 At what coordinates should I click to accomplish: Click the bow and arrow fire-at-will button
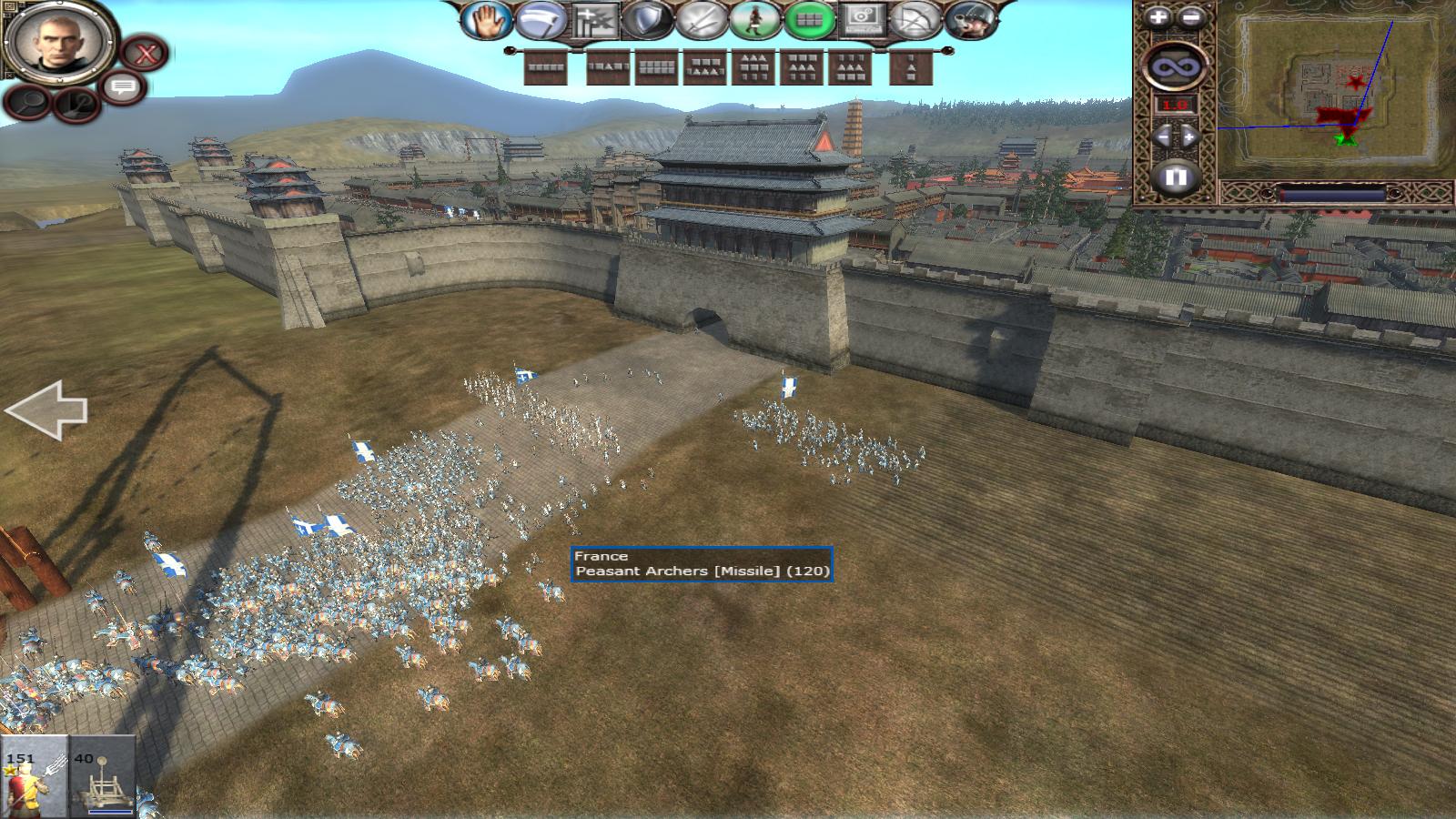point(914,20)
